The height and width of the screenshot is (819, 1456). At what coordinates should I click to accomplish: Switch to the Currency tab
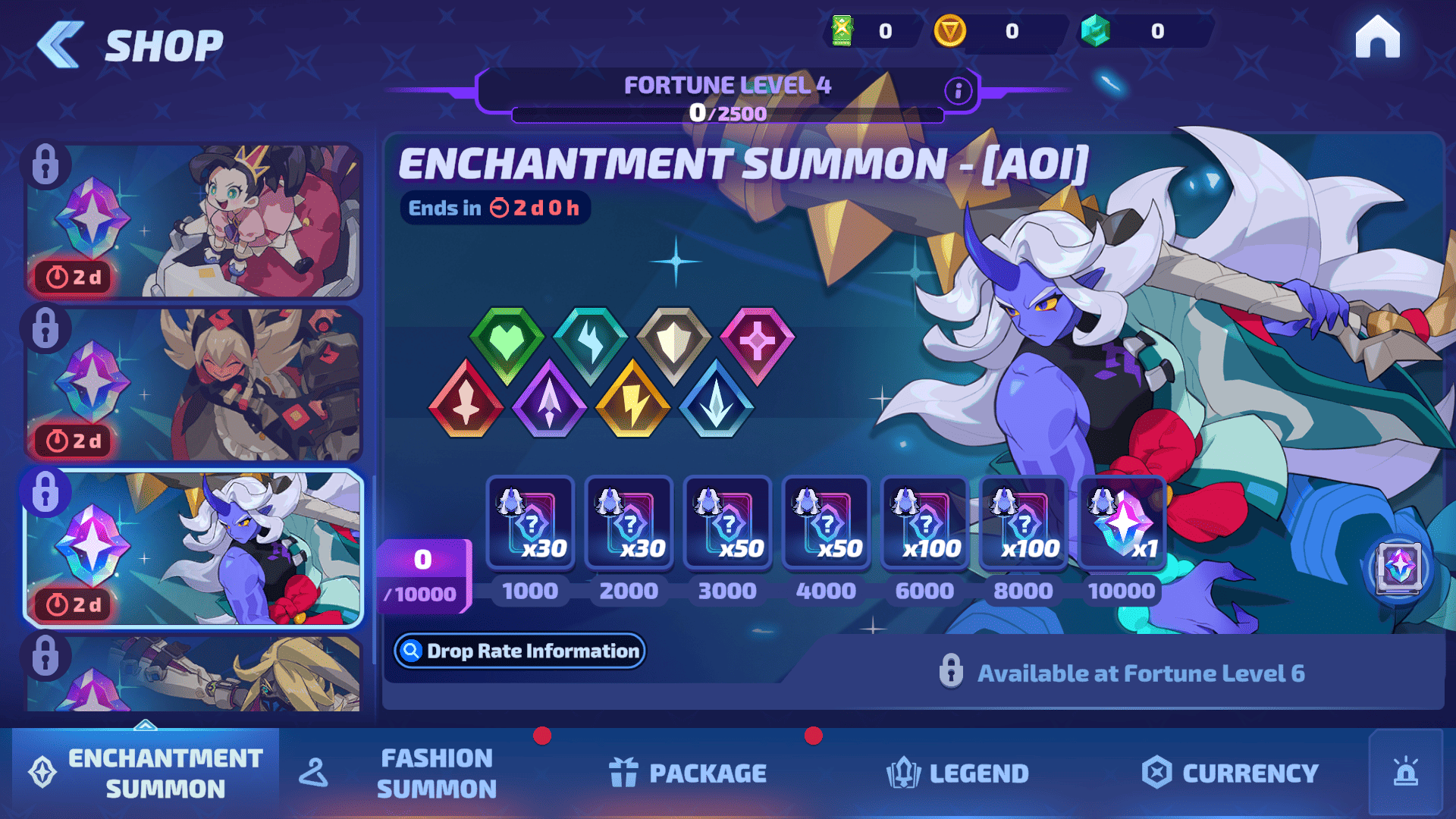point(1230,773)
